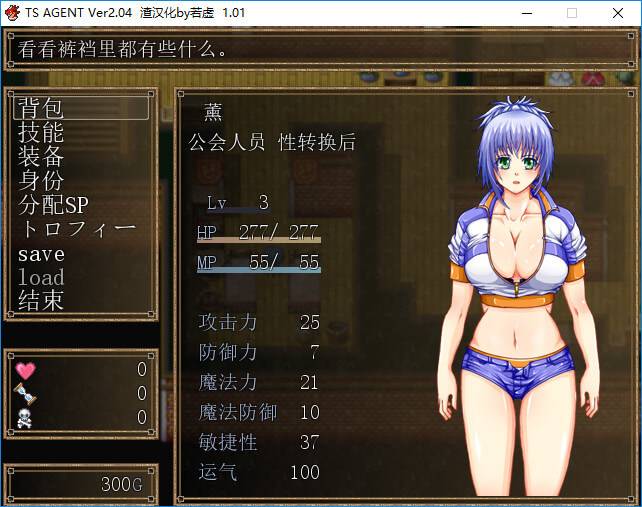This screenshot has height=507, width=642.
Task: Open the 身份 status entry
Action: pyautogui.click(x=40, y=180)
